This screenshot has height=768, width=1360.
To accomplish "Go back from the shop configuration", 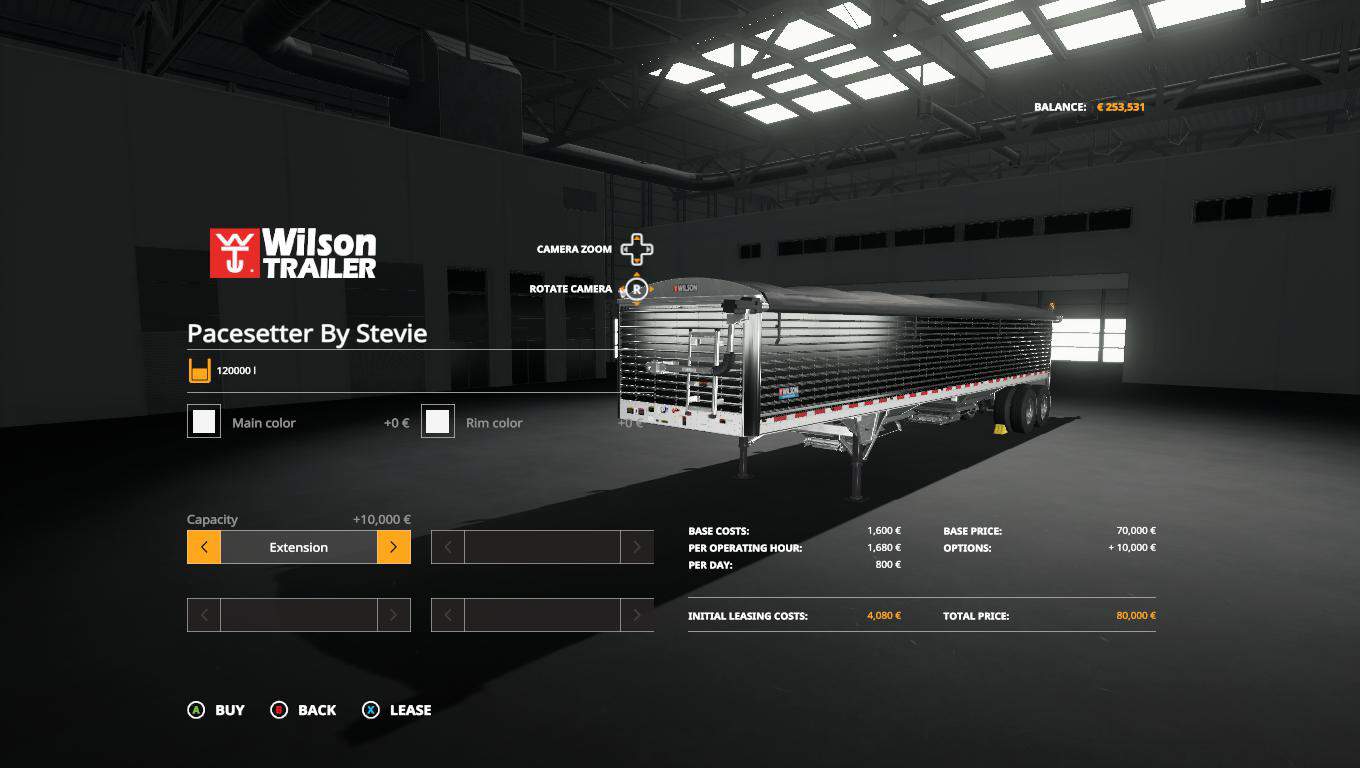I will coord(303,710).
